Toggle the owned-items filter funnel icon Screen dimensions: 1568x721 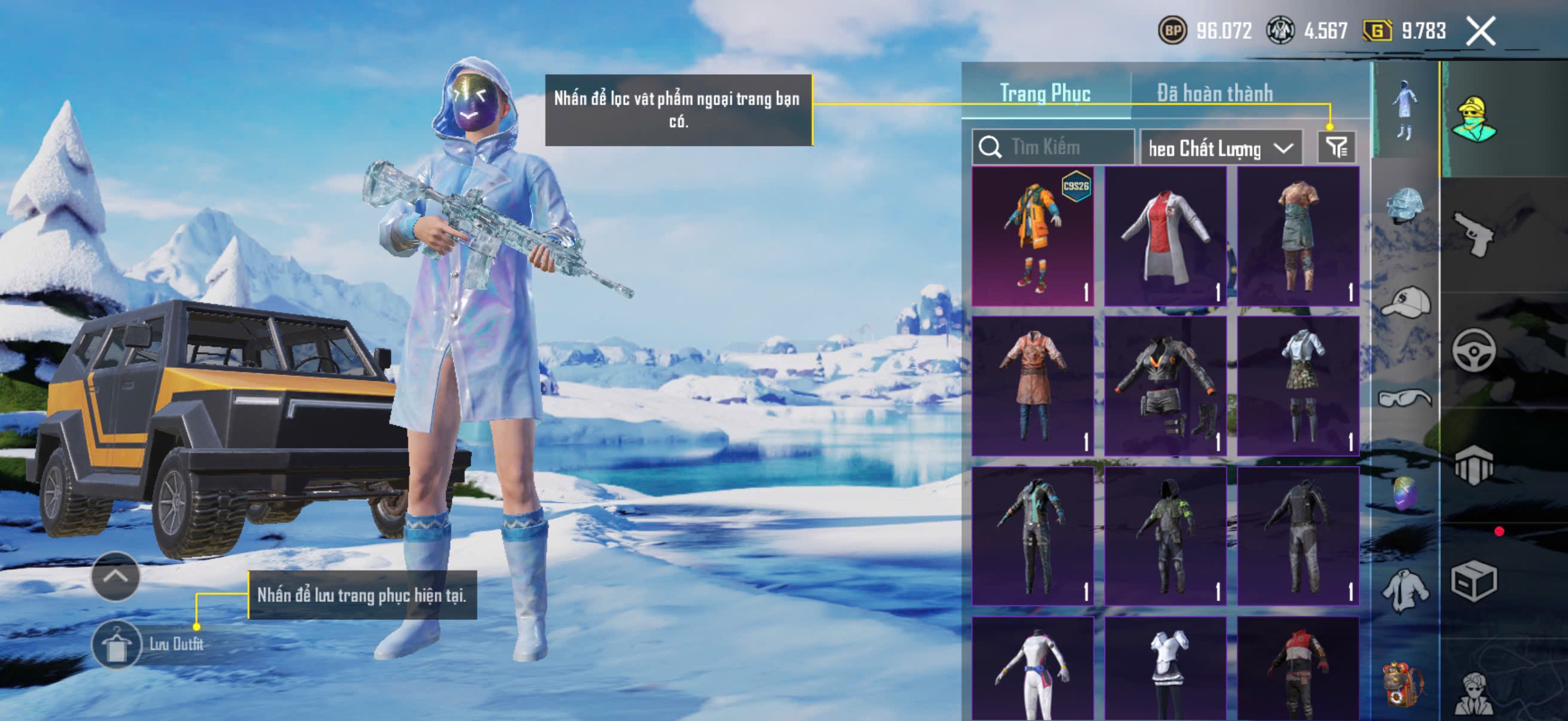coord(1336,147)
